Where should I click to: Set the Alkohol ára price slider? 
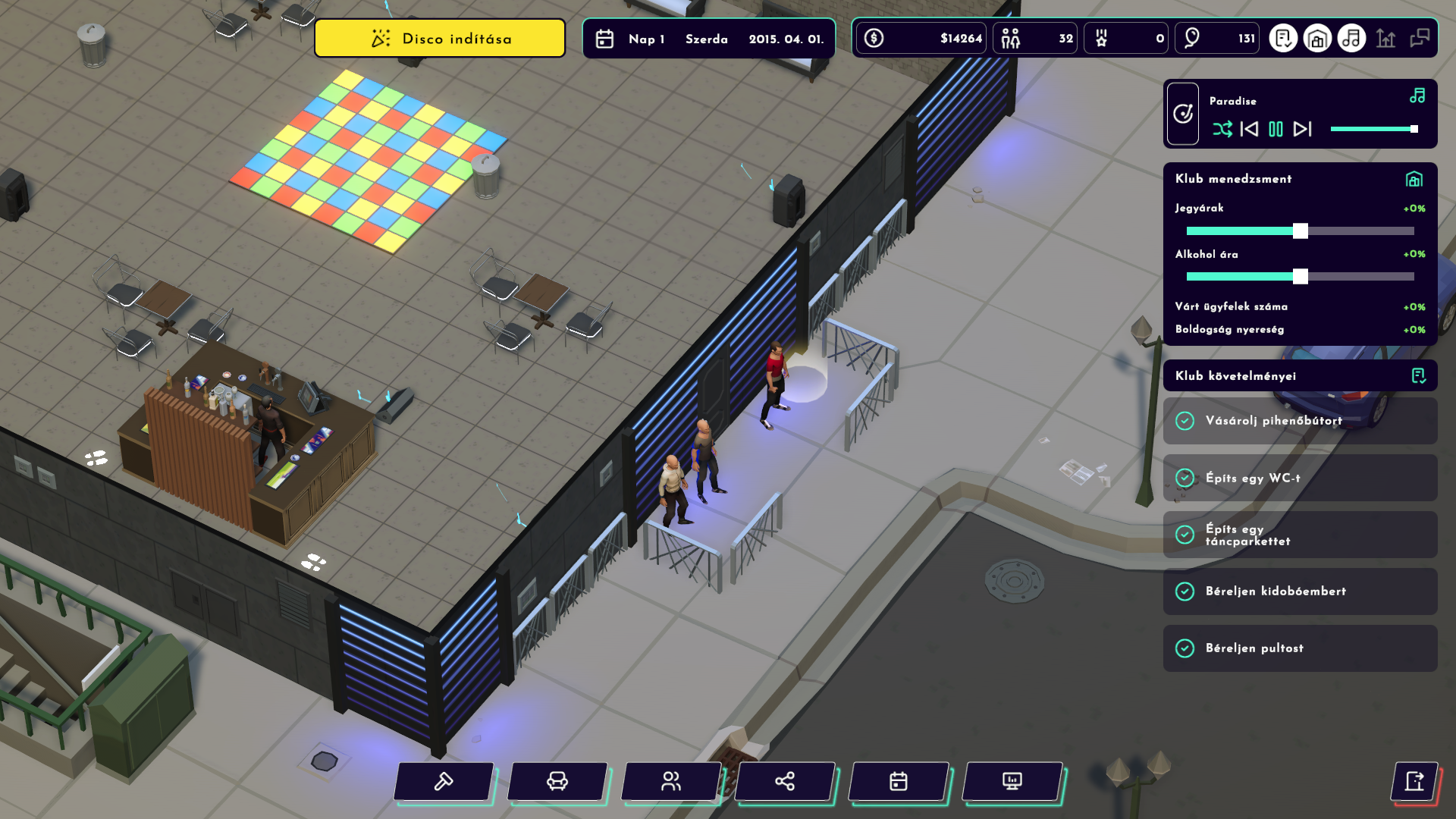(x=1301, y=276)
